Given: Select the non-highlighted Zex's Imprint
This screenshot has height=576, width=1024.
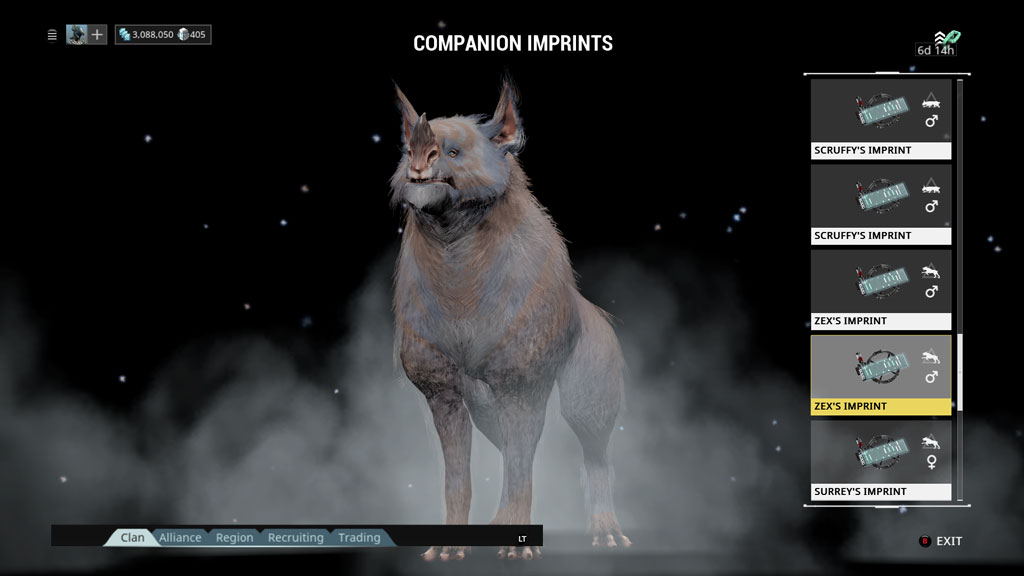Looking at the screenshot, I should coord(880,290).
